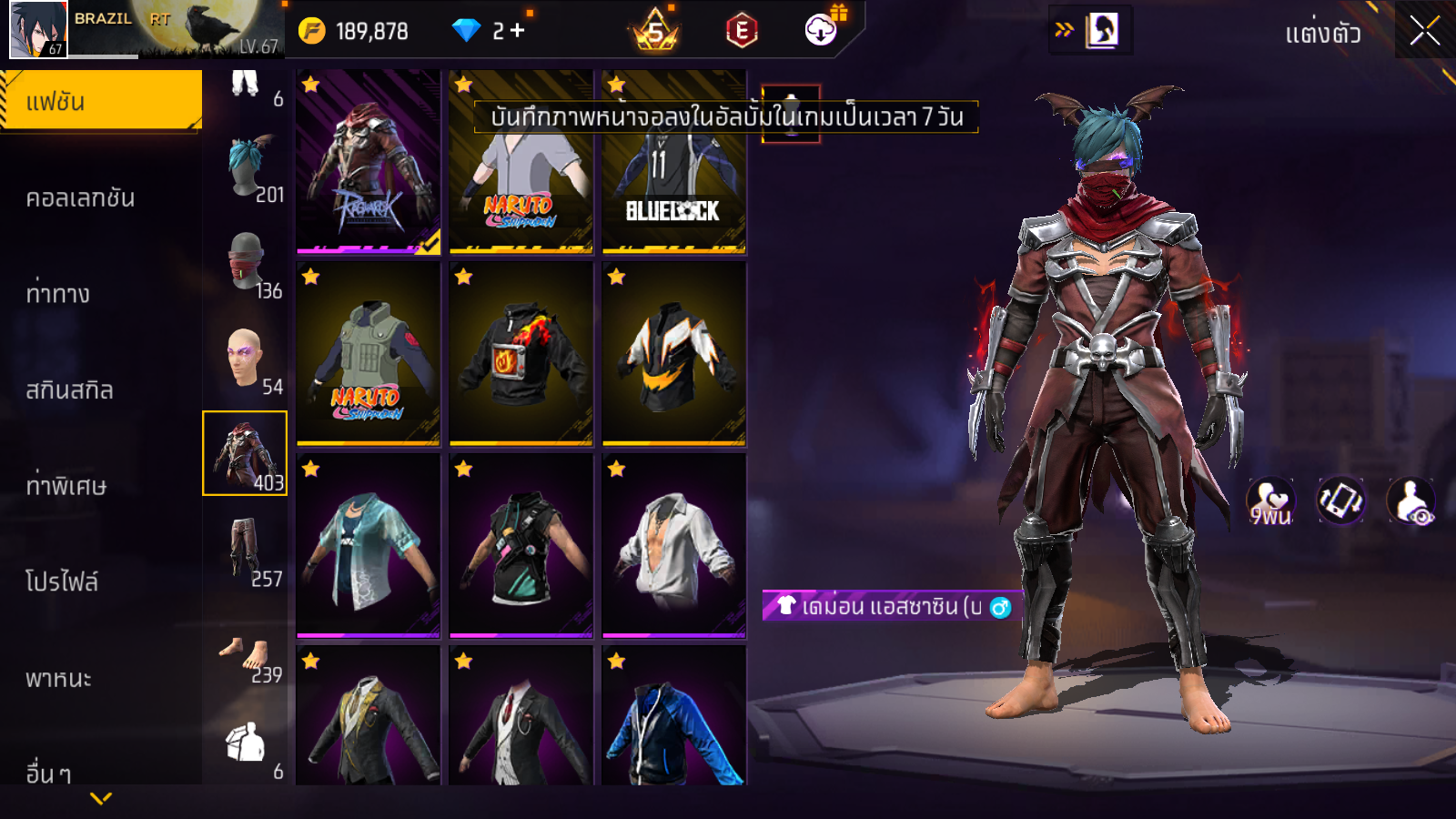Switch to the โปรไฟล์ profile tab
Image resolution: width=1456 pixels, height=819 pixels.
click(62, 582)
